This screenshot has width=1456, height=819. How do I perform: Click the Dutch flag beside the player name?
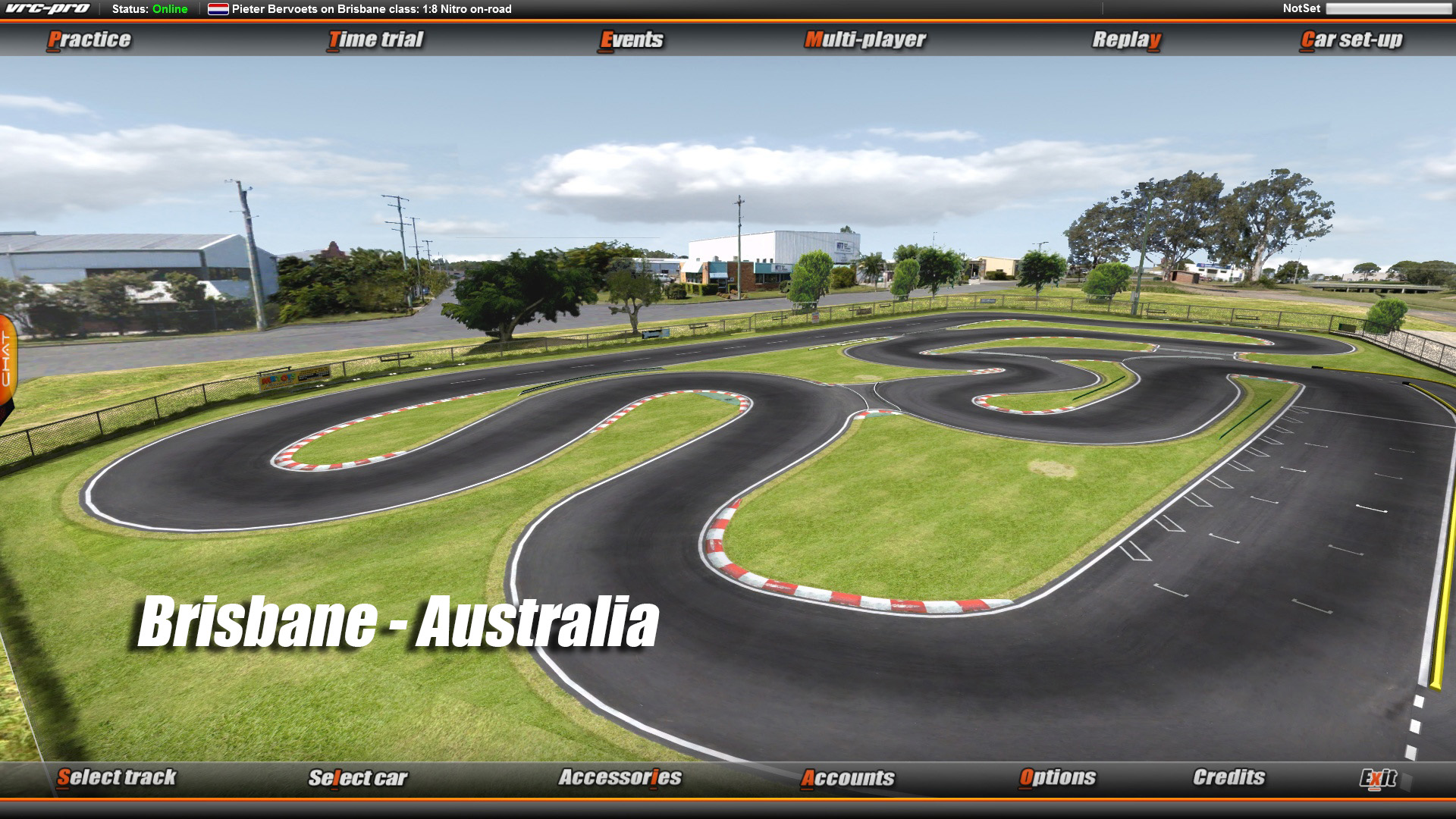tap(218, 10)
